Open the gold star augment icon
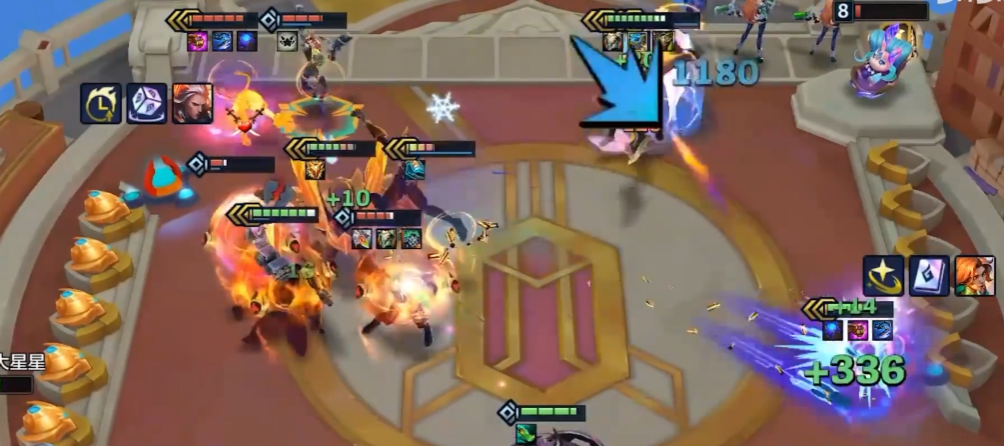The height and width of the screenshot is (446, 1004). 883,276
